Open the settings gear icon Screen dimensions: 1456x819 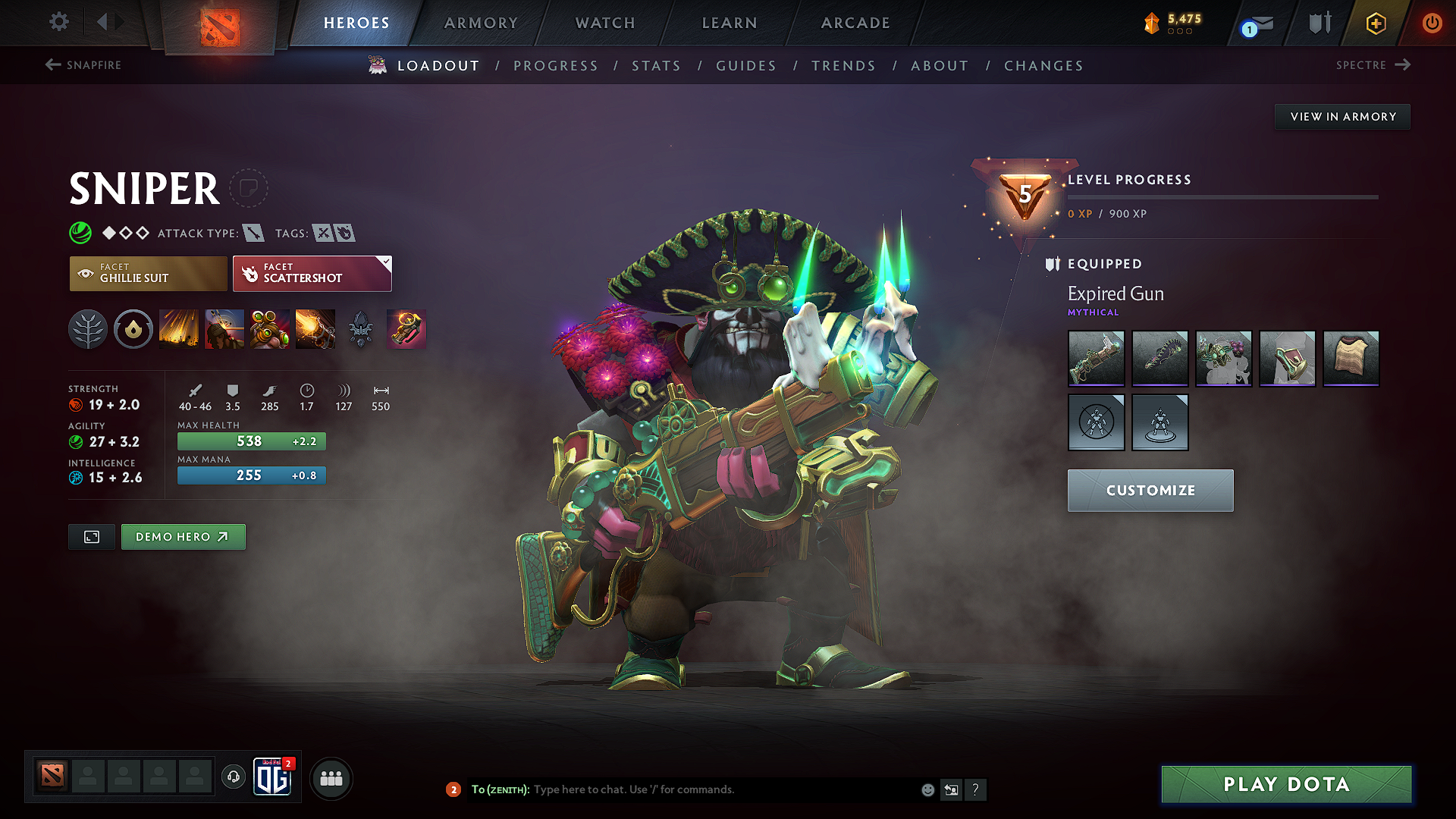pos(58,22)
